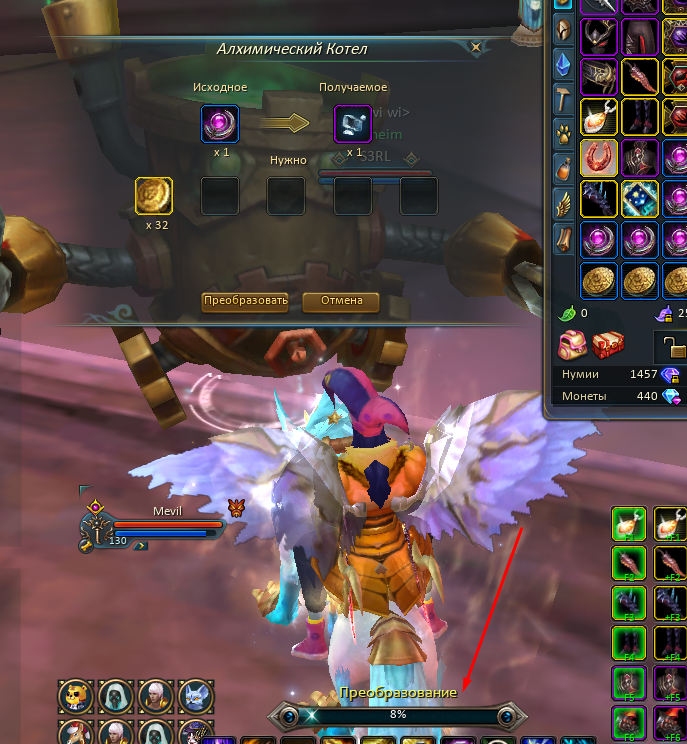Switch to the potion bottle bag tab
The image size is (687, 744).
click(564, 166)
